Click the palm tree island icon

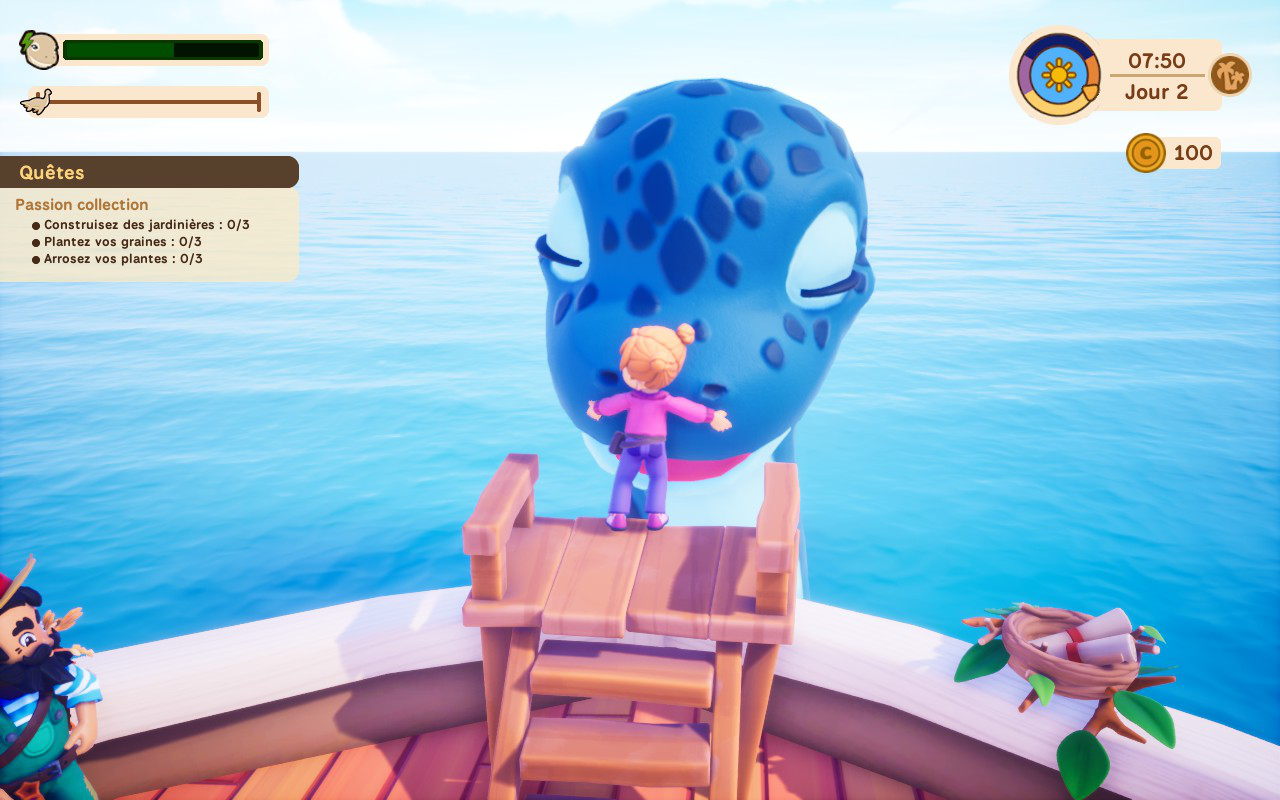tap(1229, 75)
